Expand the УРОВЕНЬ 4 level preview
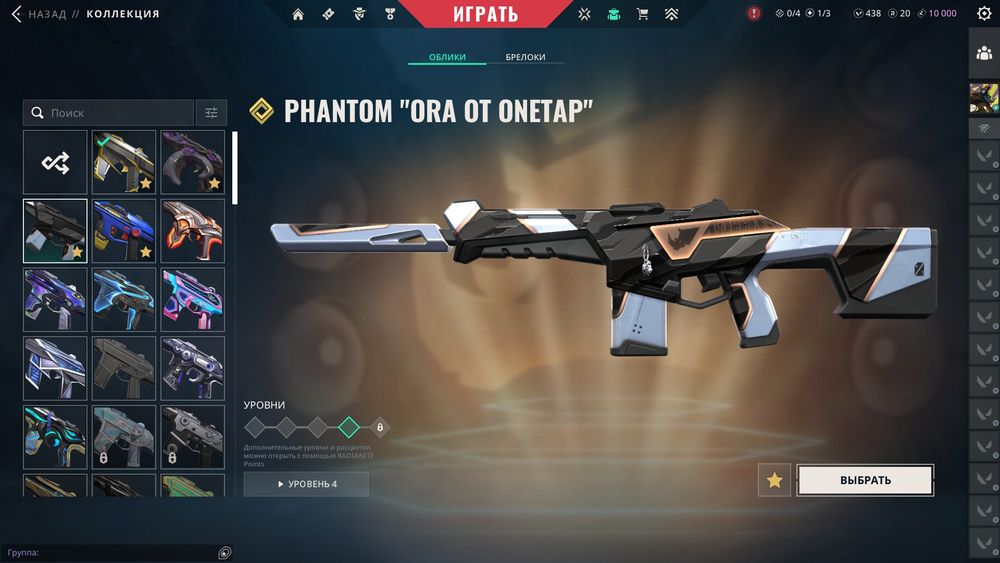The height and width of the screenshot is (563, 1000). click(306, 484)
